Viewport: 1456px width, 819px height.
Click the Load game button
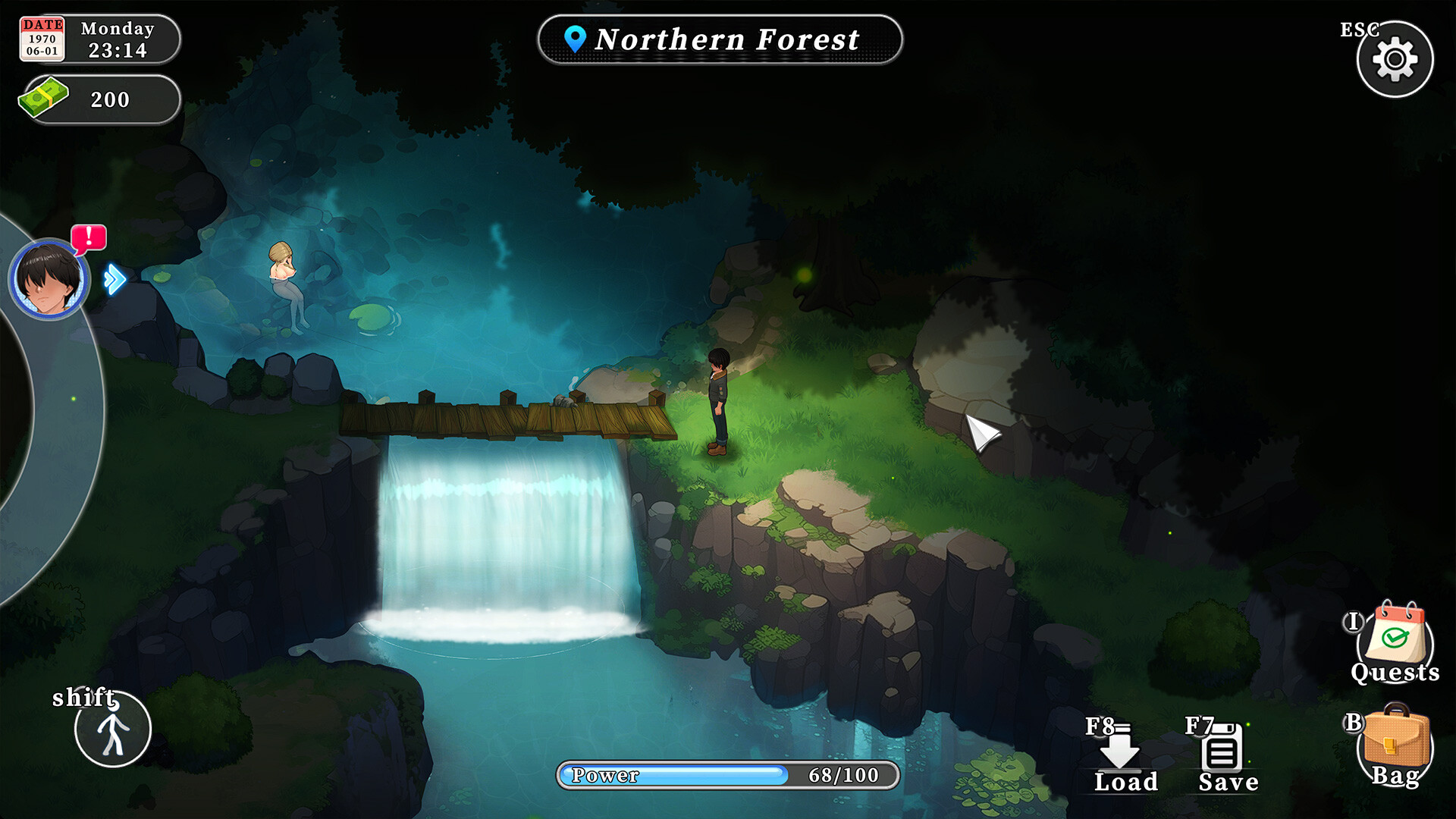(1122, 756)
